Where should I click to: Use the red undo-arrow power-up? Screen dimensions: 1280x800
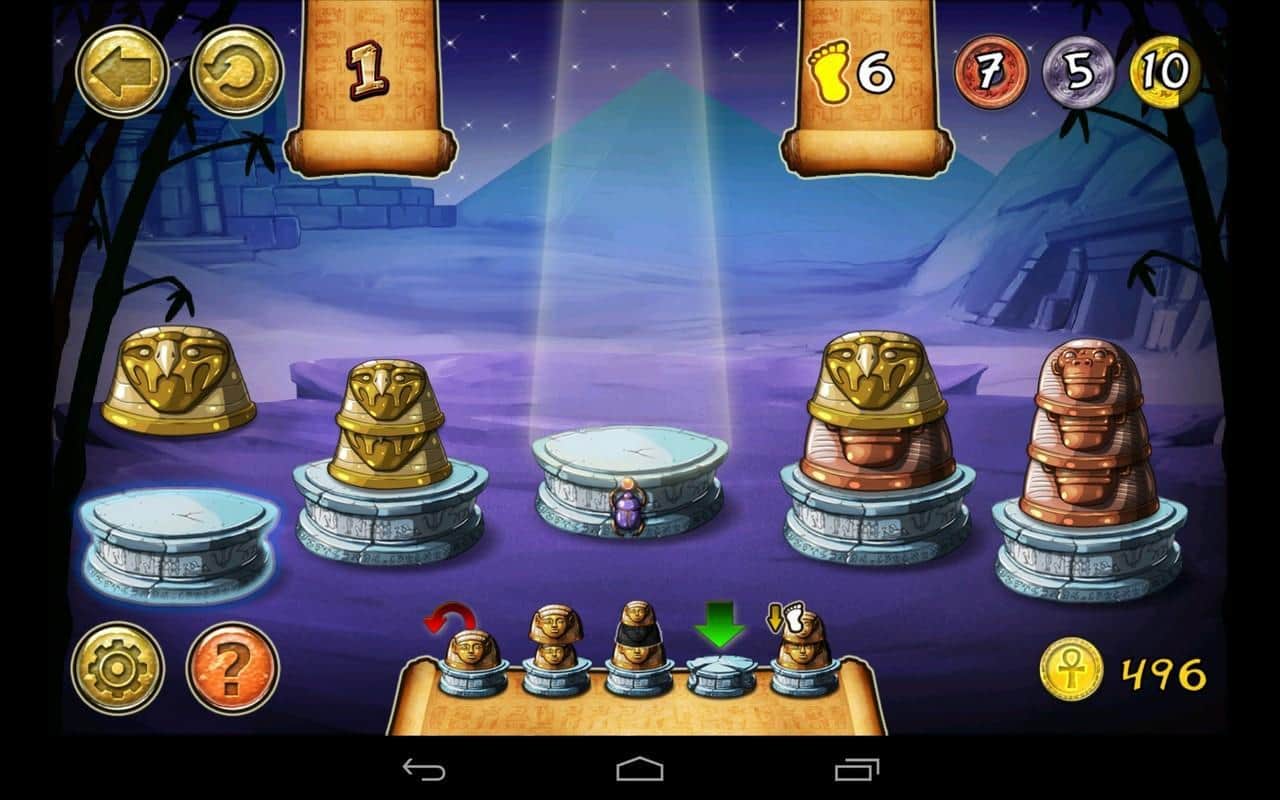(472, 659)
